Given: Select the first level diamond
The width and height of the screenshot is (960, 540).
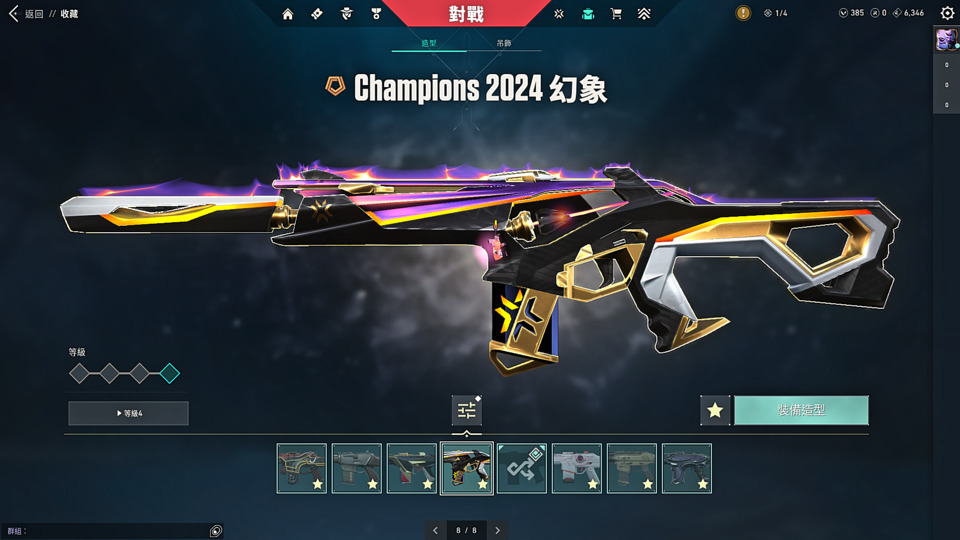Looking at the screenshot, I should point(79,373).
